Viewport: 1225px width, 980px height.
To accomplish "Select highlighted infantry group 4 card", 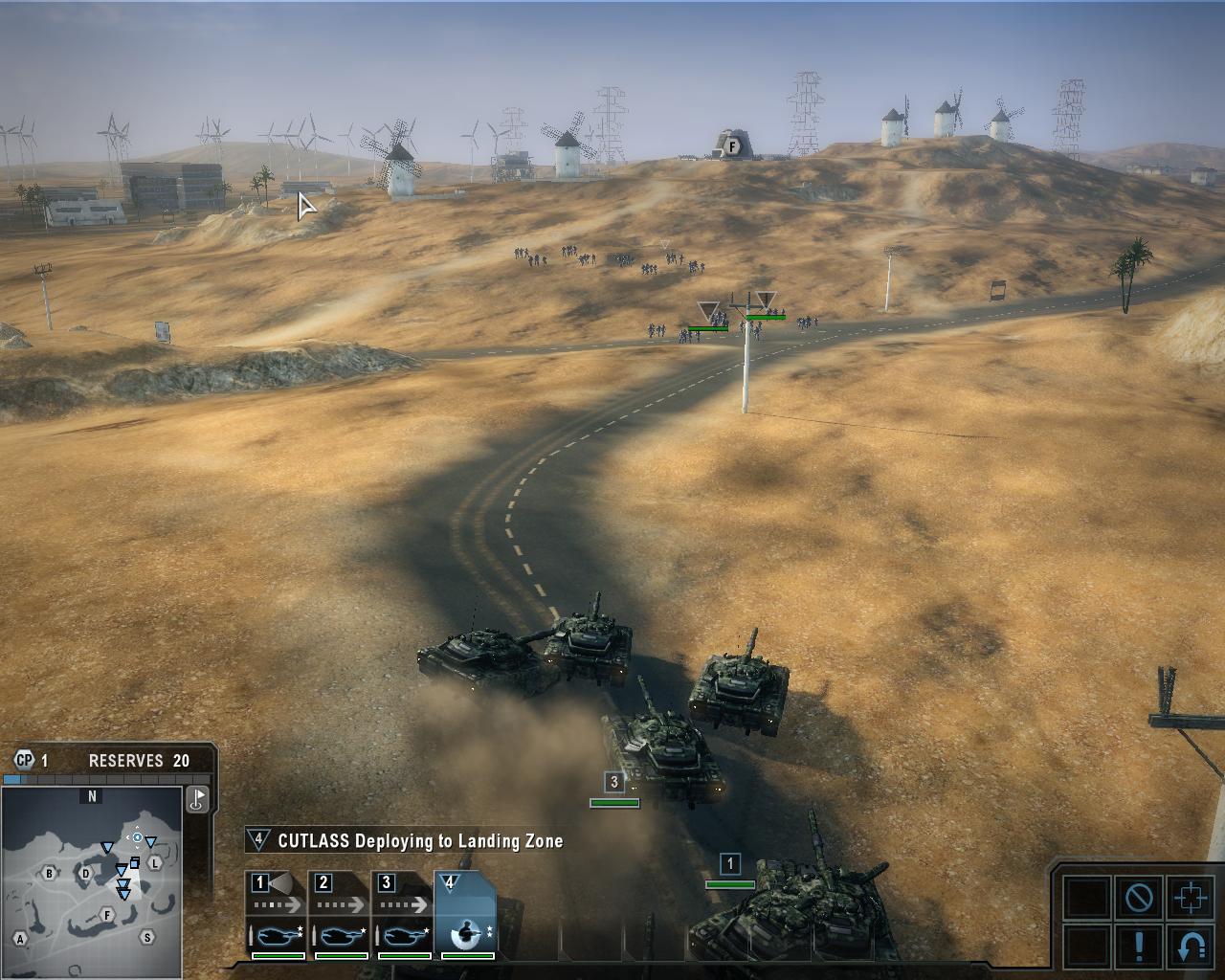I will (466, 914).
